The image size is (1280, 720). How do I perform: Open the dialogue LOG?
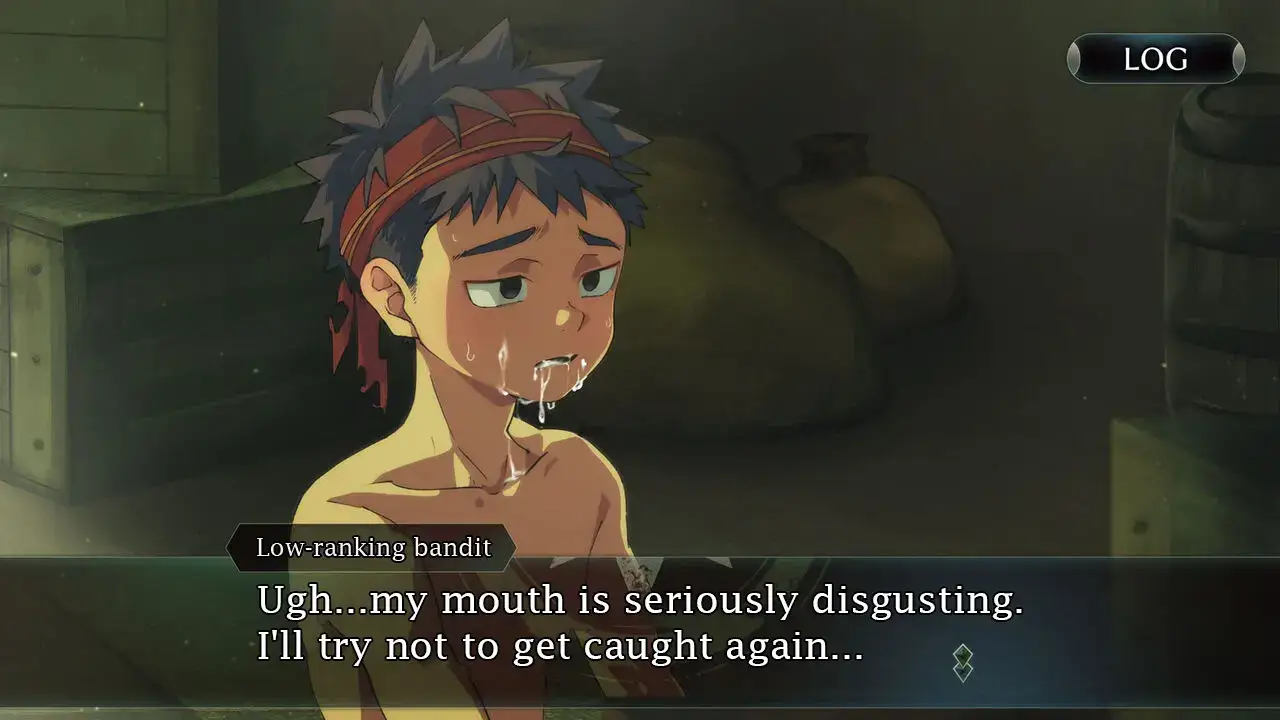[1155, 59]
